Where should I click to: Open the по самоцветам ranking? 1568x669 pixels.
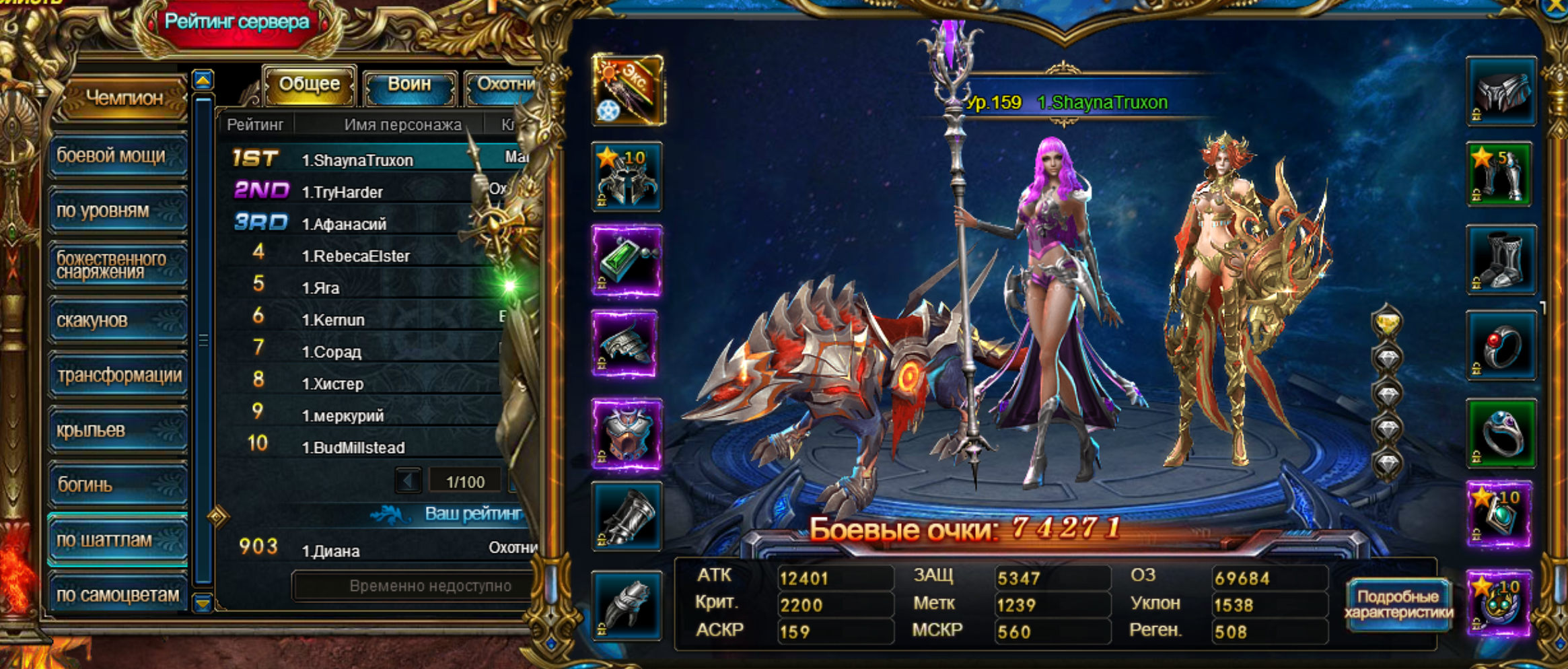[x=117, y=595]
